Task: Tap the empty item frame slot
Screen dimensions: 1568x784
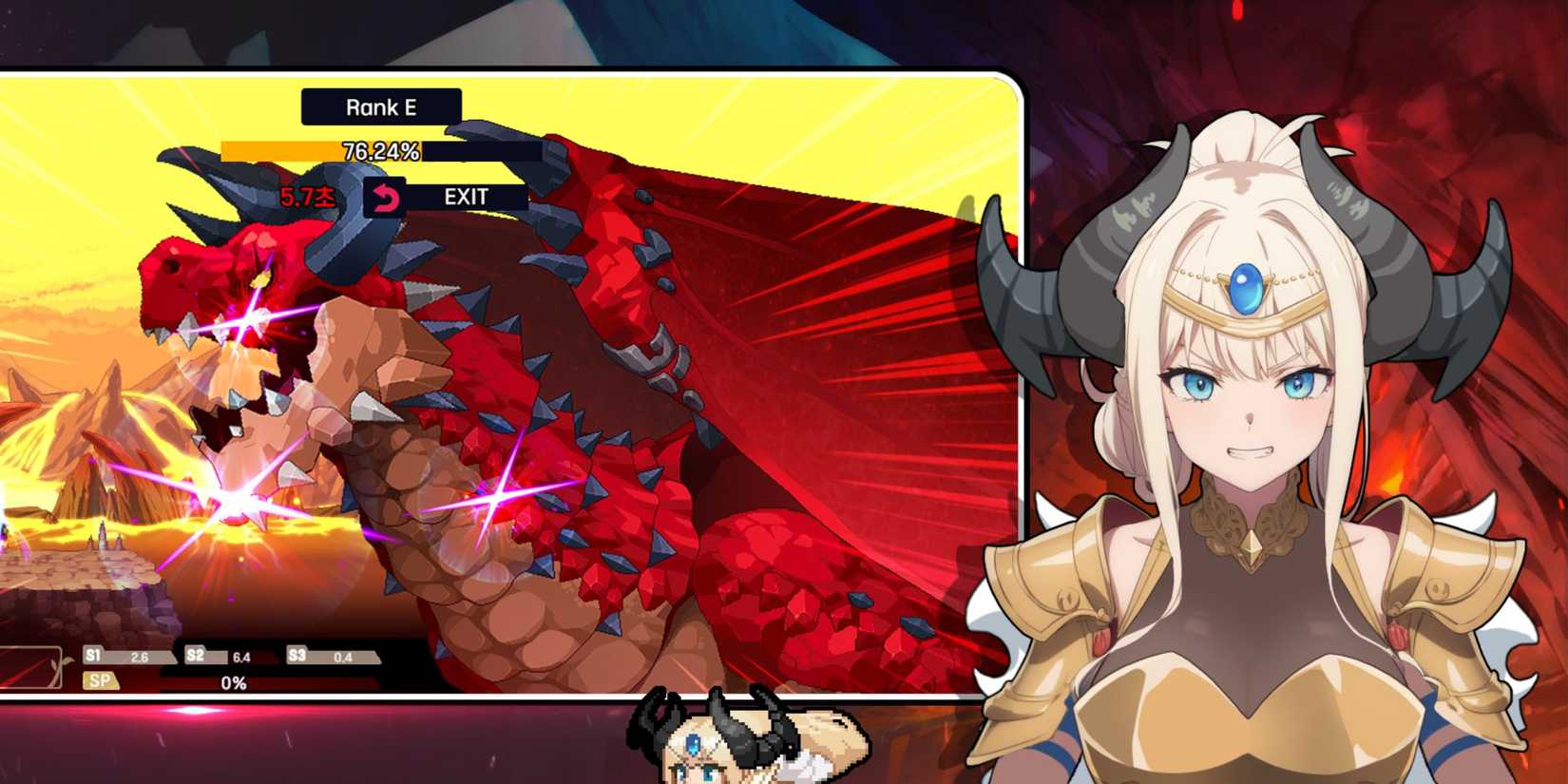Action: (x=29, y=665)
